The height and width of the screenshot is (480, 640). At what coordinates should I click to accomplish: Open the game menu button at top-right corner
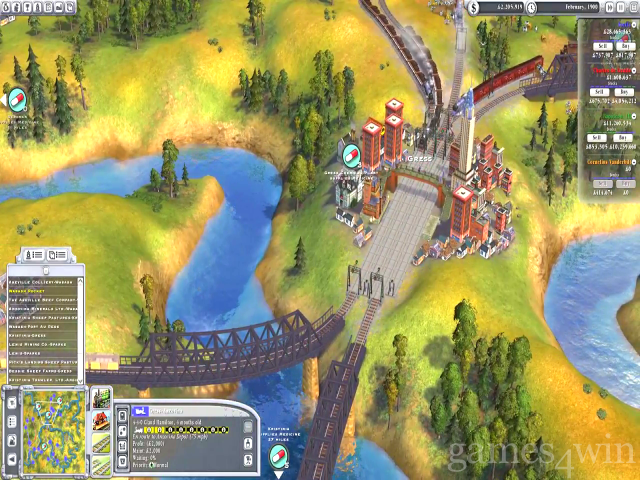[x=632, y=7]
